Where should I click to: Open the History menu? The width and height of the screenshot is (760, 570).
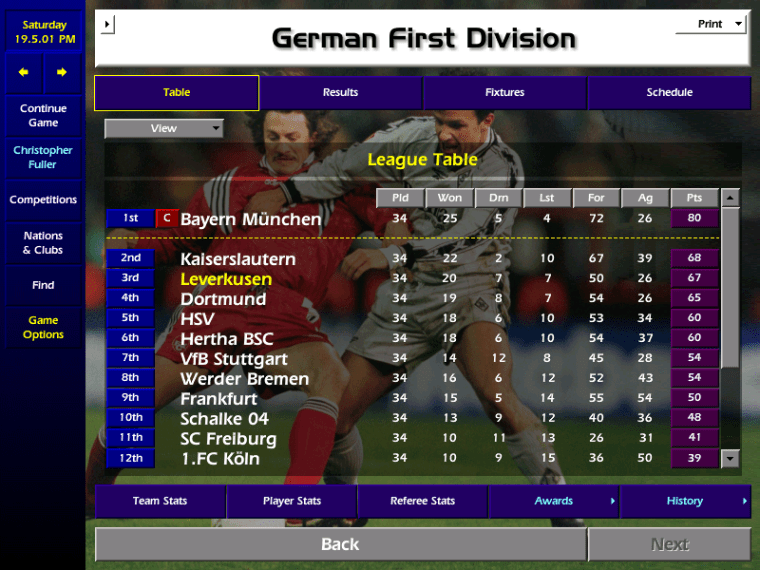685,501
